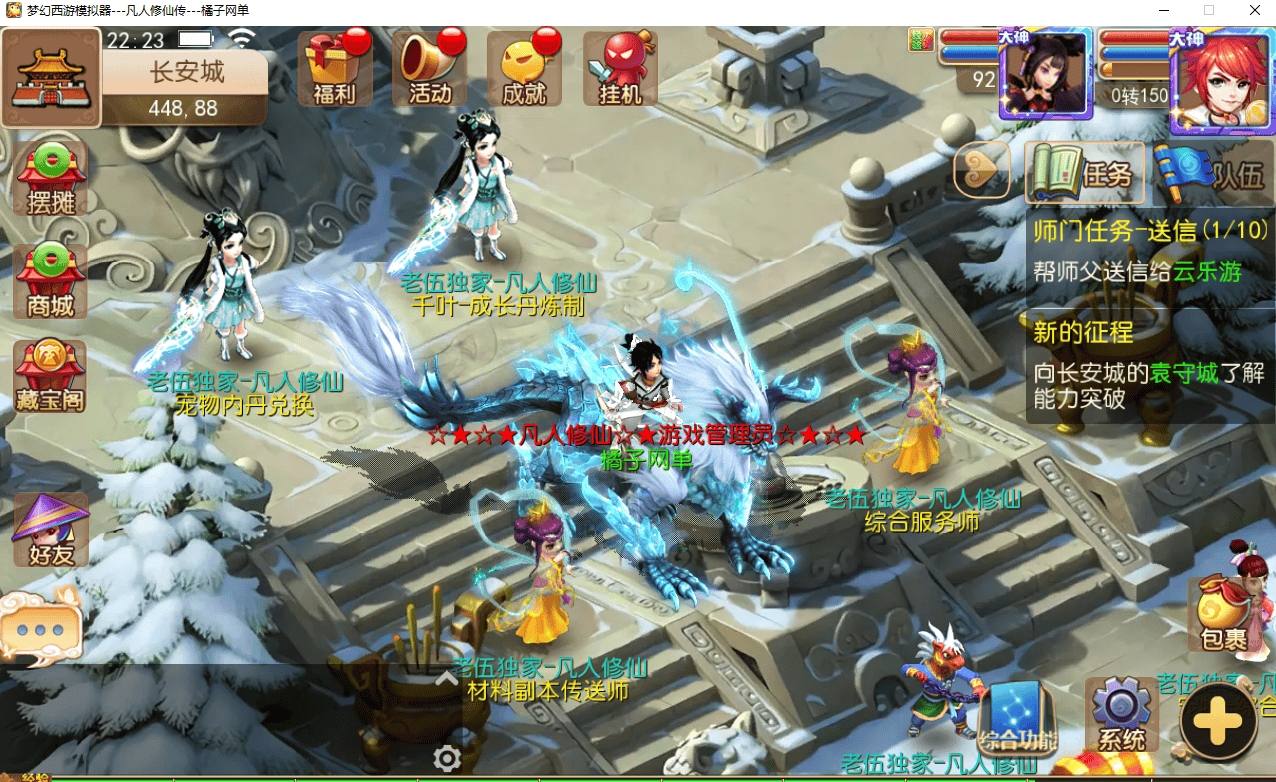Activate the 挂机 auto-battle icon
This screenshot has width=1276, height=782.
620,70
